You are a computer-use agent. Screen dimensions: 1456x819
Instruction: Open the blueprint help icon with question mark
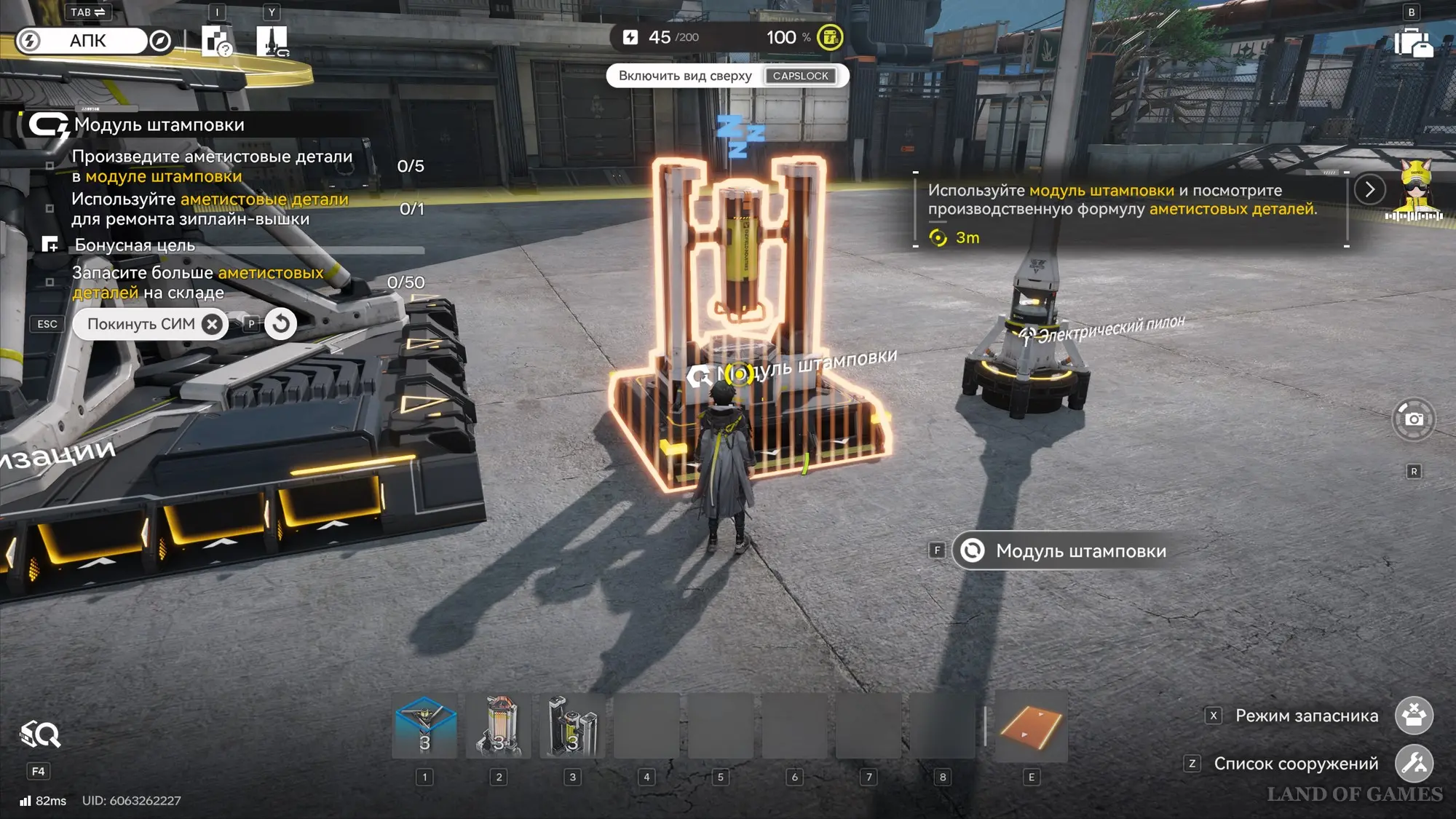pyautogui.click(x=216, y=41)
